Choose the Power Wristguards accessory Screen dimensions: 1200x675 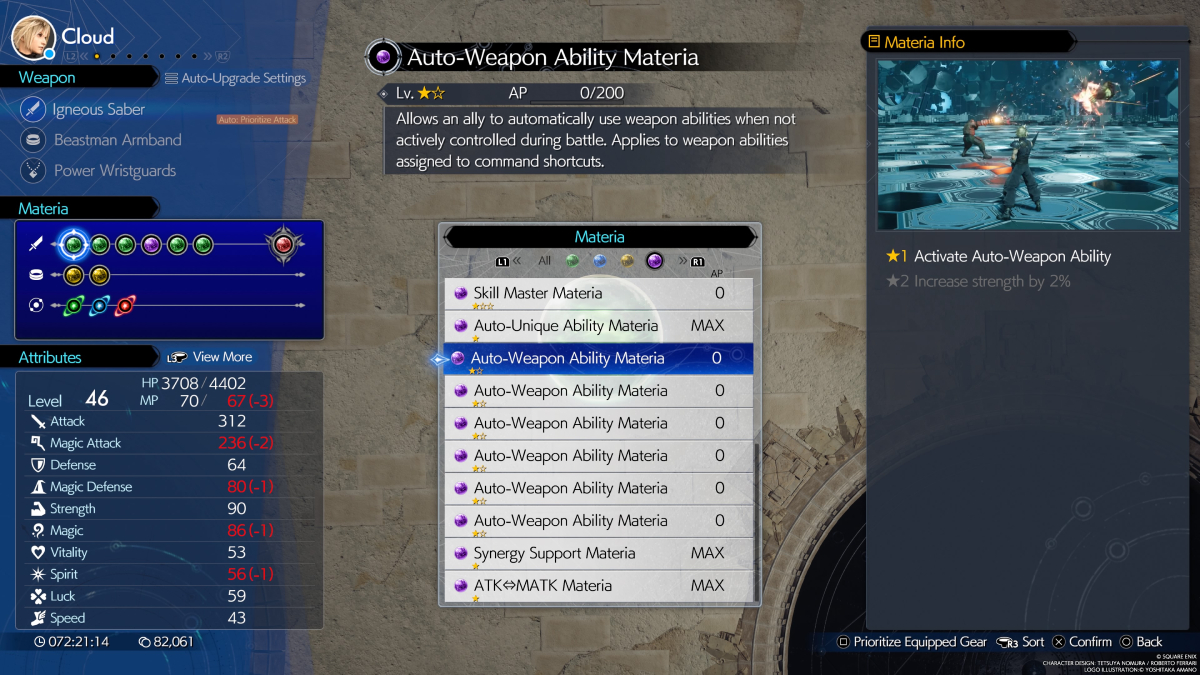tap(114, 171)
